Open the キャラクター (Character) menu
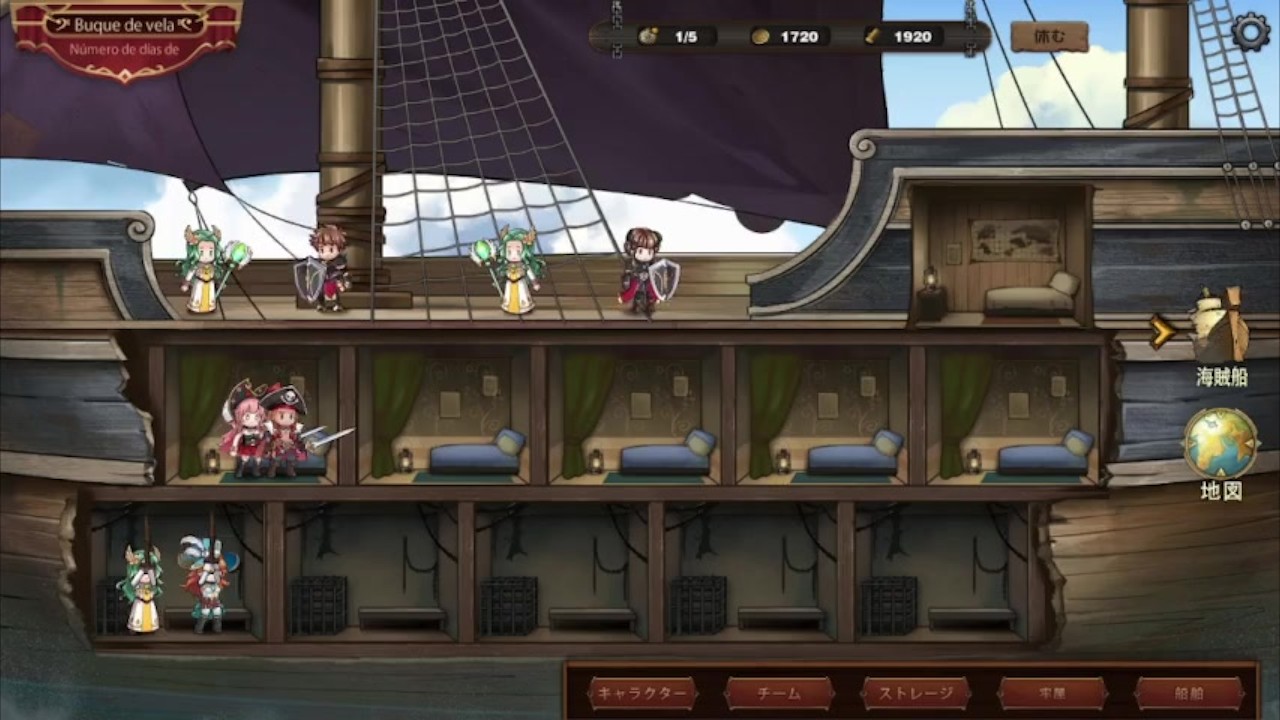This screenshot has height=720, width=1280. 642,693
